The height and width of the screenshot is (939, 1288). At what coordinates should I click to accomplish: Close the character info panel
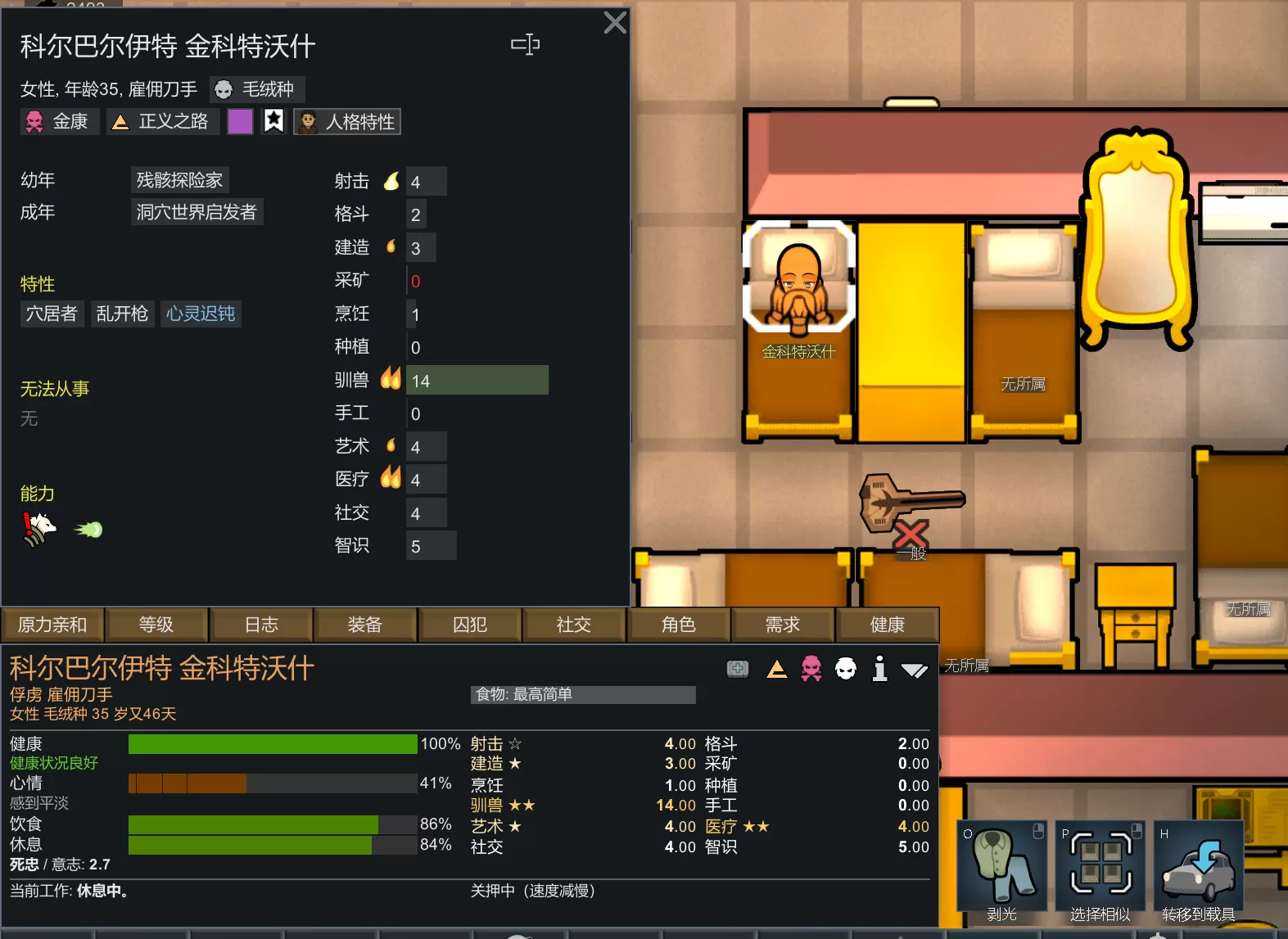tap(615, 23)
